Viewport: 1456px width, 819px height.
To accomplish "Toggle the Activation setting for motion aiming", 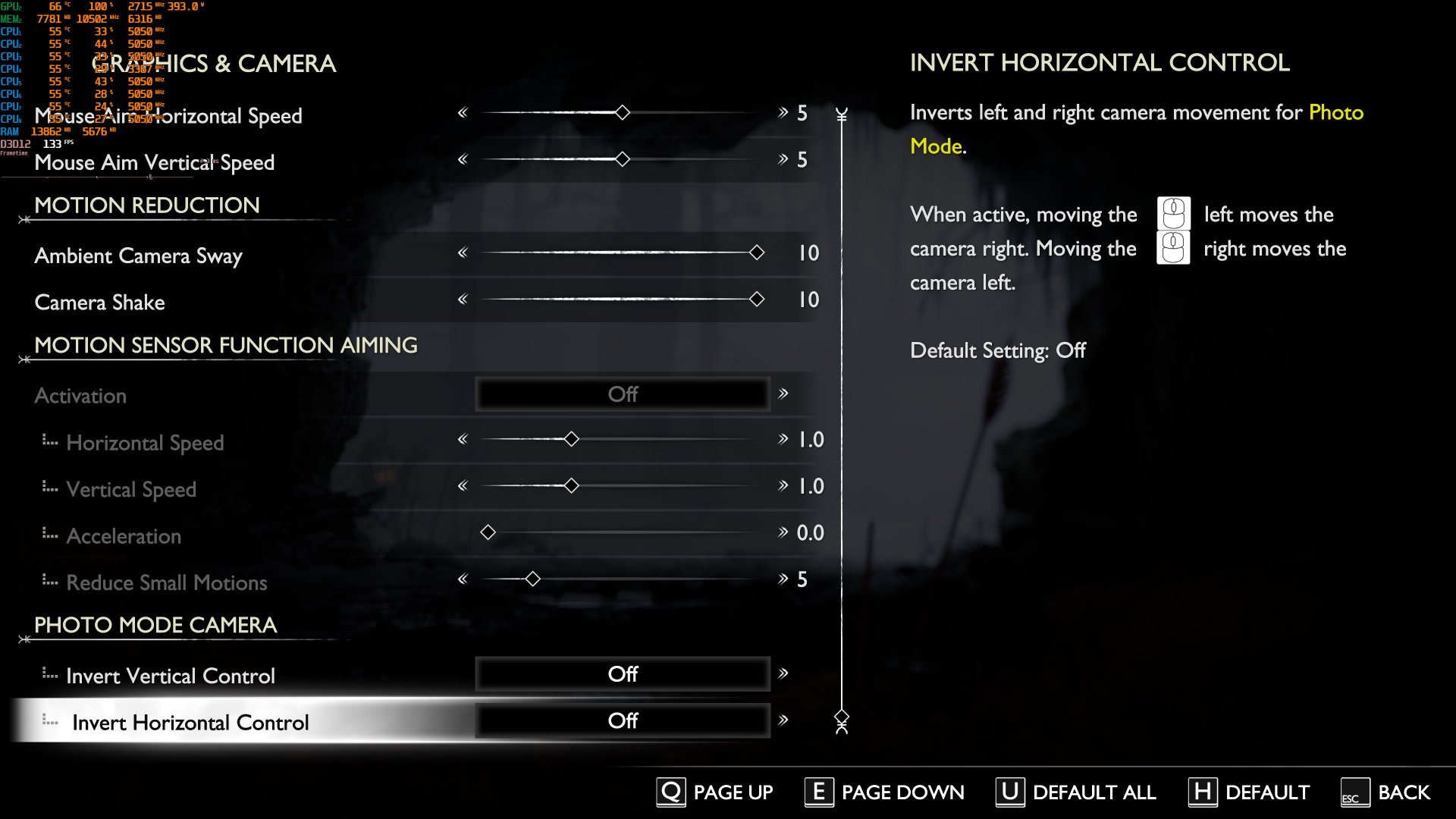I will click(622, 394).
